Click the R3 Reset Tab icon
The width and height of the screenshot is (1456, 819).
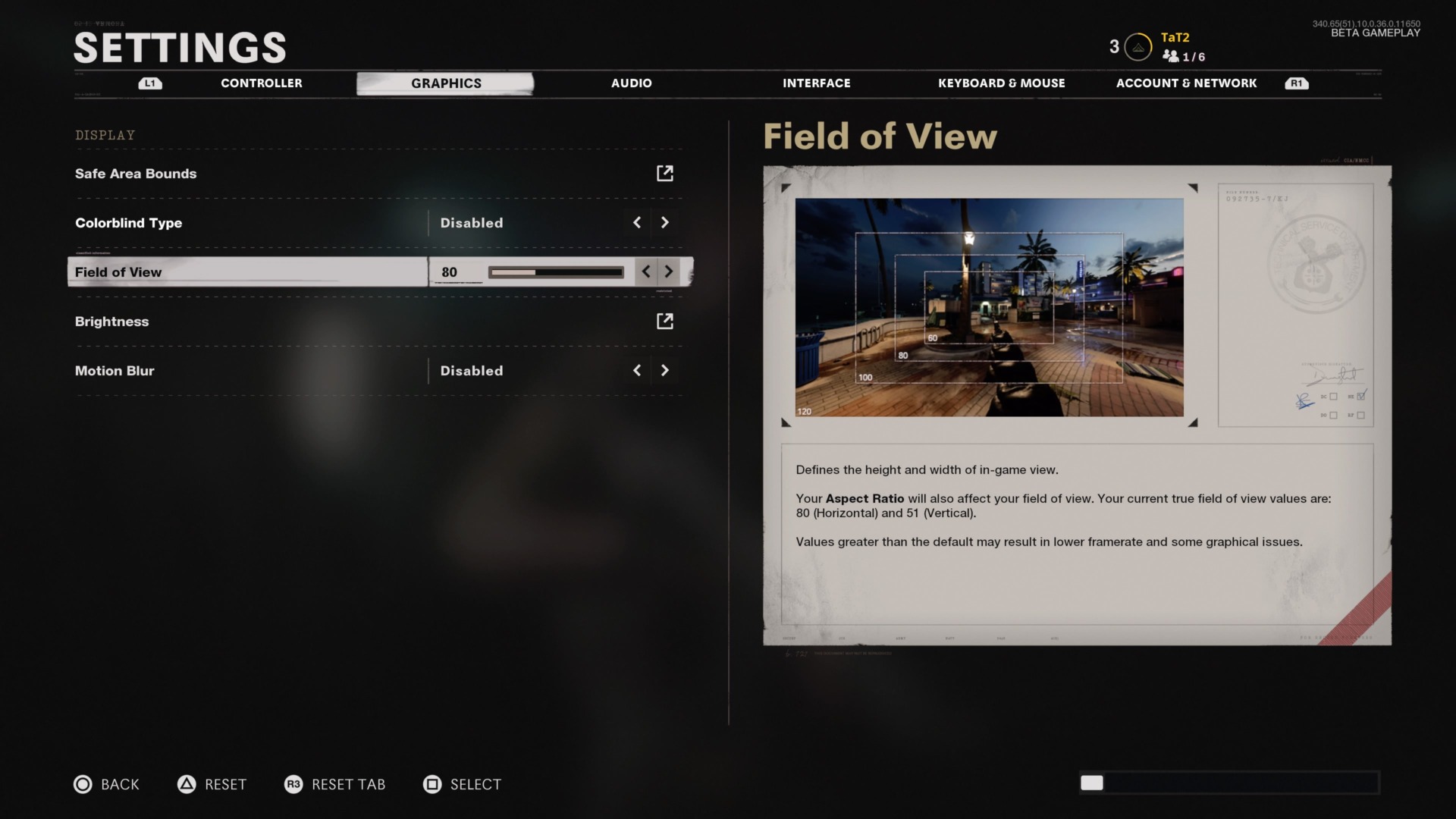coord(296,784)
